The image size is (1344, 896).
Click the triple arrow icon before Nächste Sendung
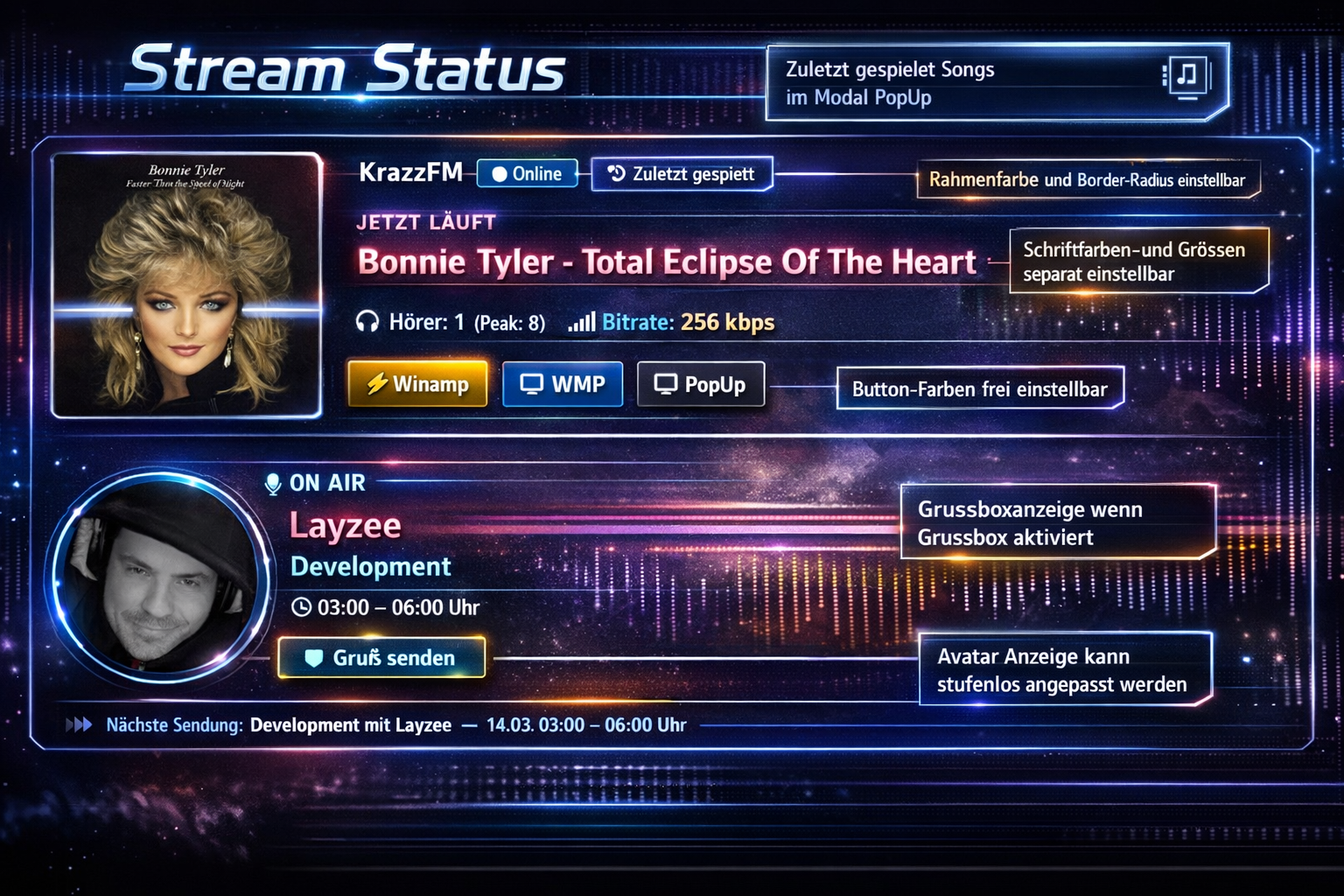pyautogui.click(x=80, y=724)
